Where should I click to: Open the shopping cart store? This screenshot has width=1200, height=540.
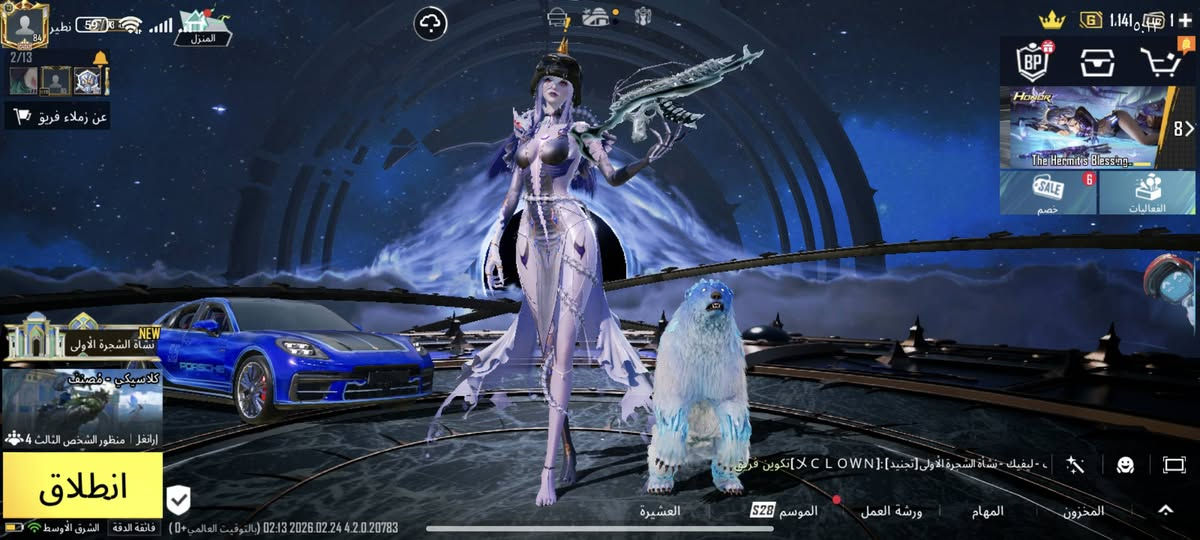[x=1159, y=62]
